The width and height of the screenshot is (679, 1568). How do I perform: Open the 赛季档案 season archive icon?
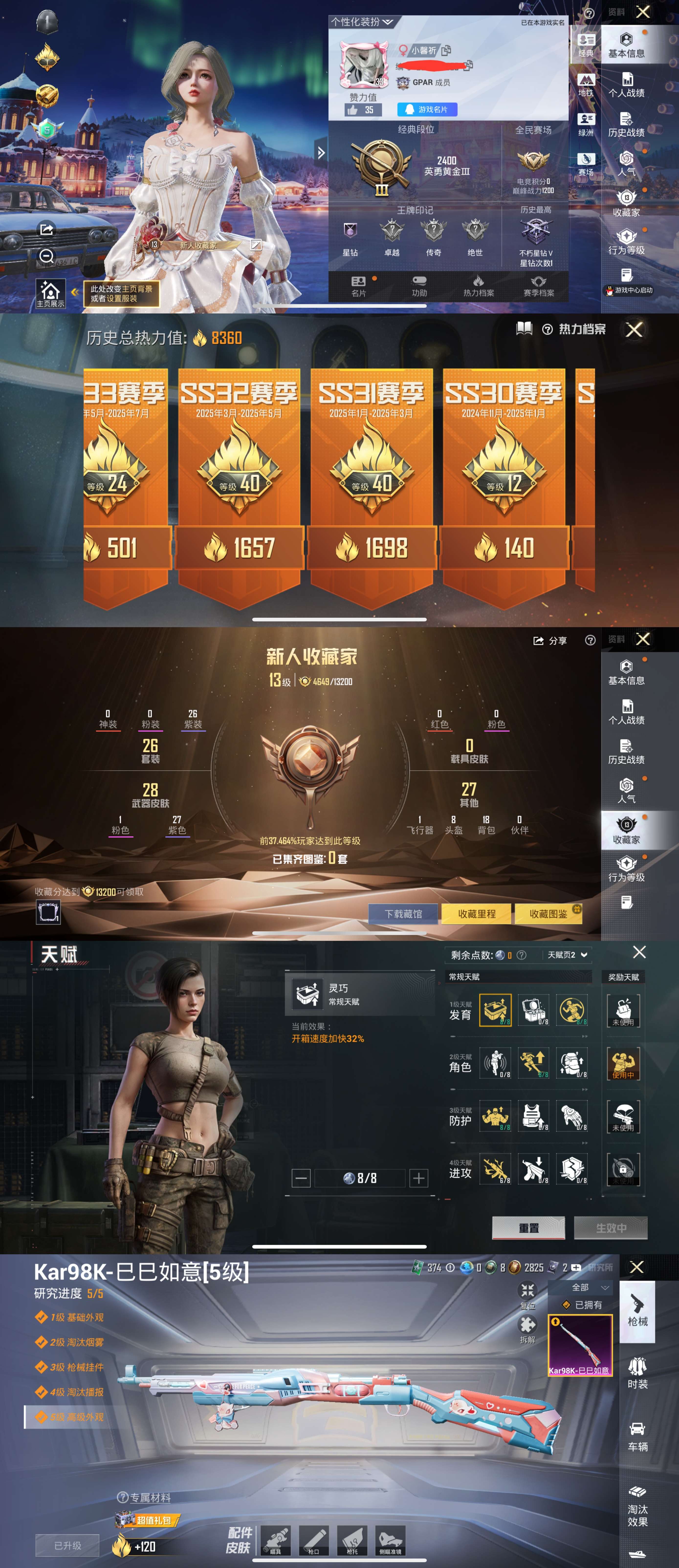pos(539,286)
